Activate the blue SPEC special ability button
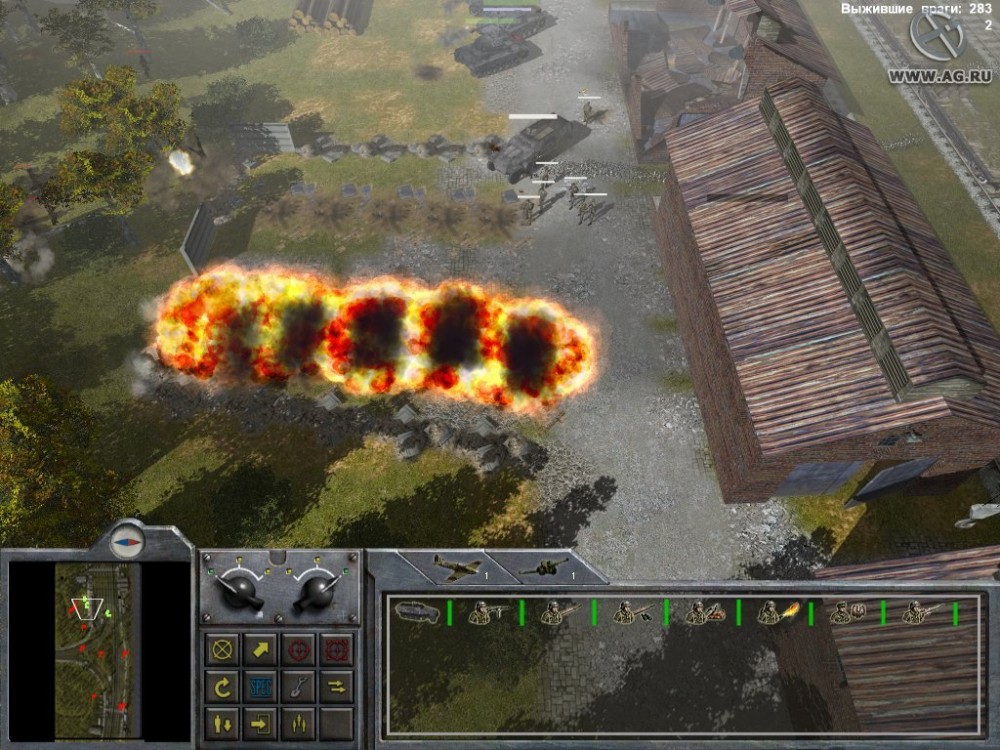The image size is (1000, 750). (x=260, y=686)
